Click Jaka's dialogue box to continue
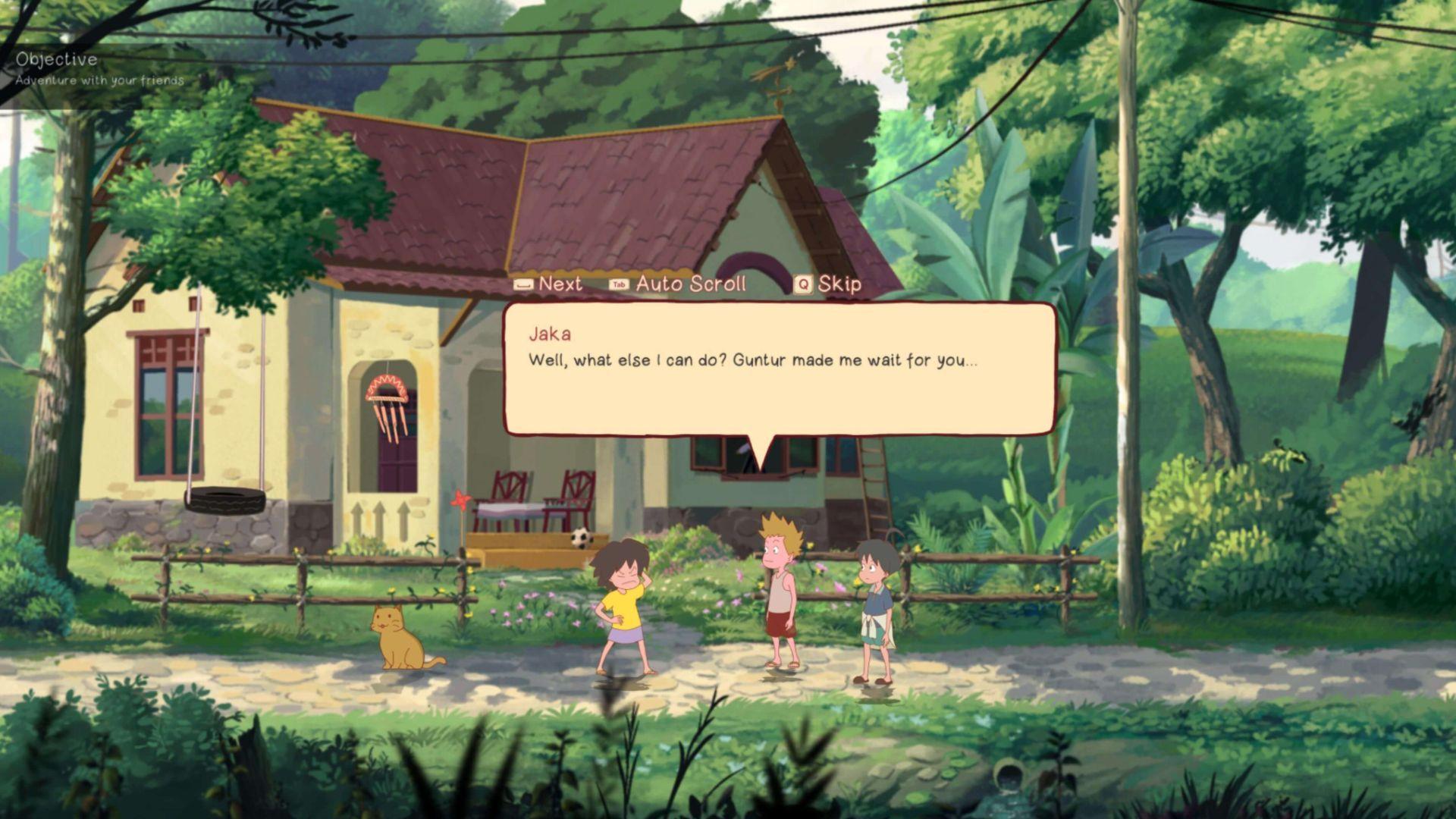 coord(780,369)
